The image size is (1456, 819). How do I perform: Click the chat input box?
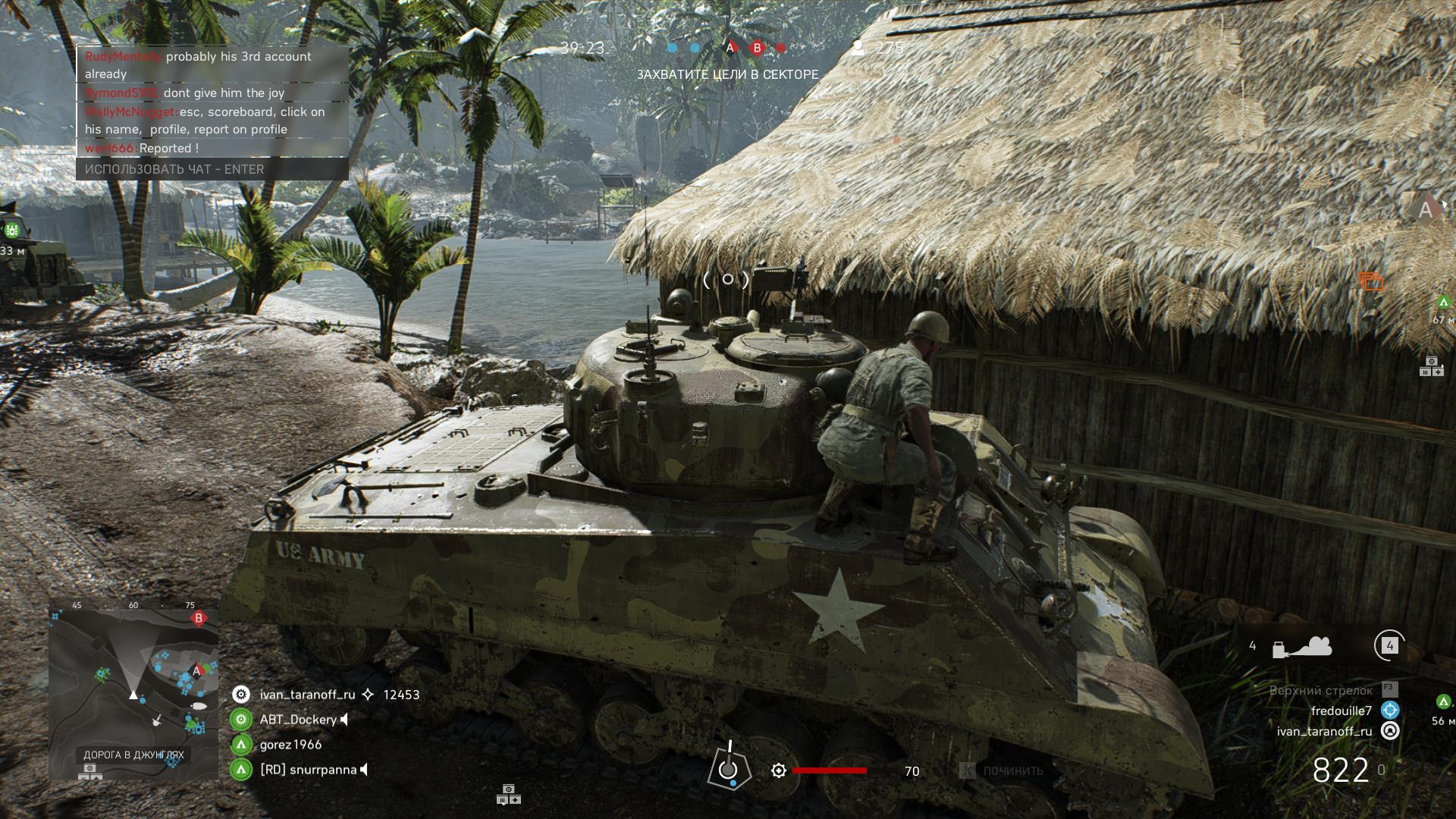click(x=212, y=169)
